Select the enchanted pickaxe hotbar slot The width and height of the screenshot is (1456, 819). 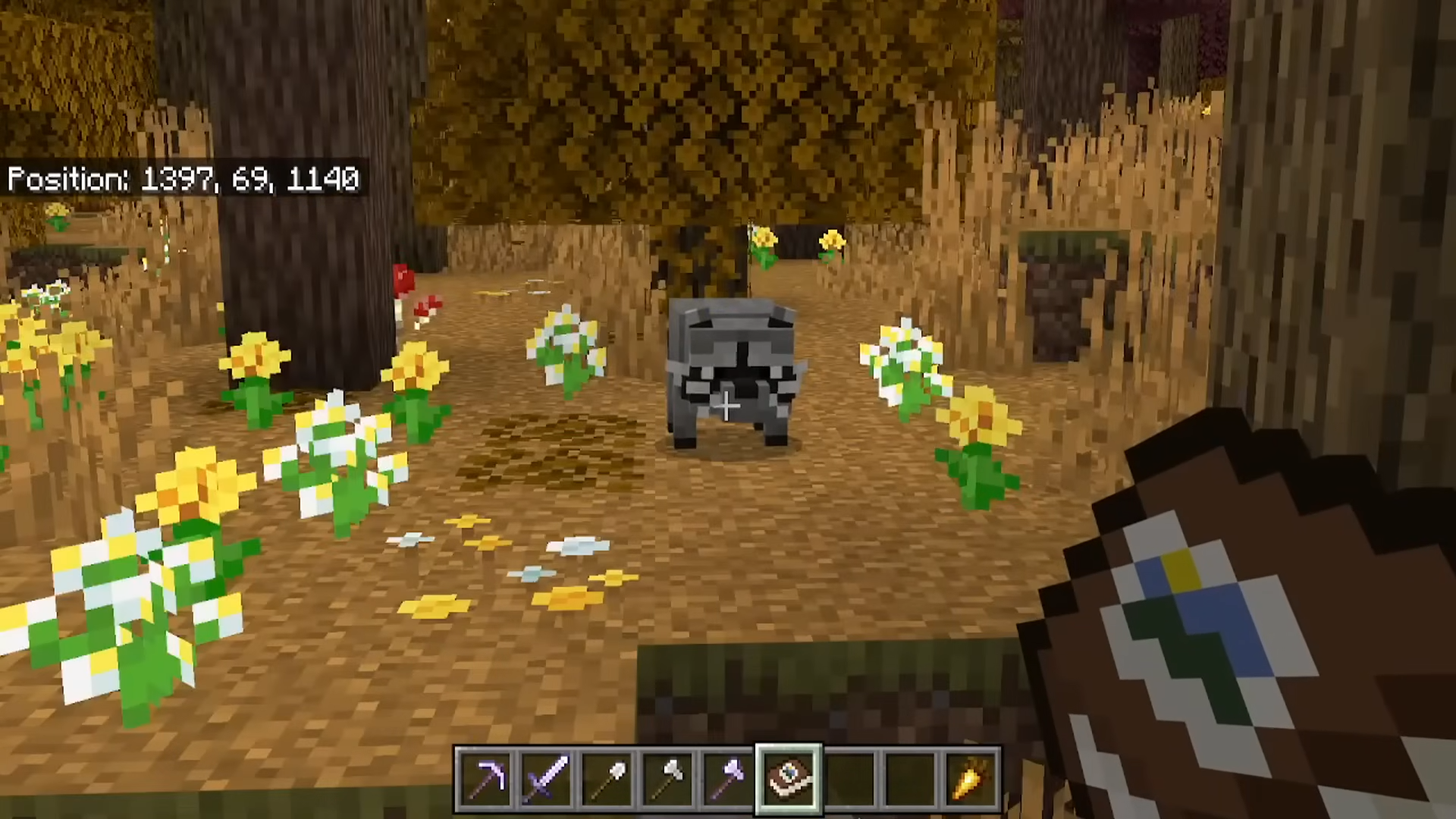pyautogui.click(x=485, y=779)
